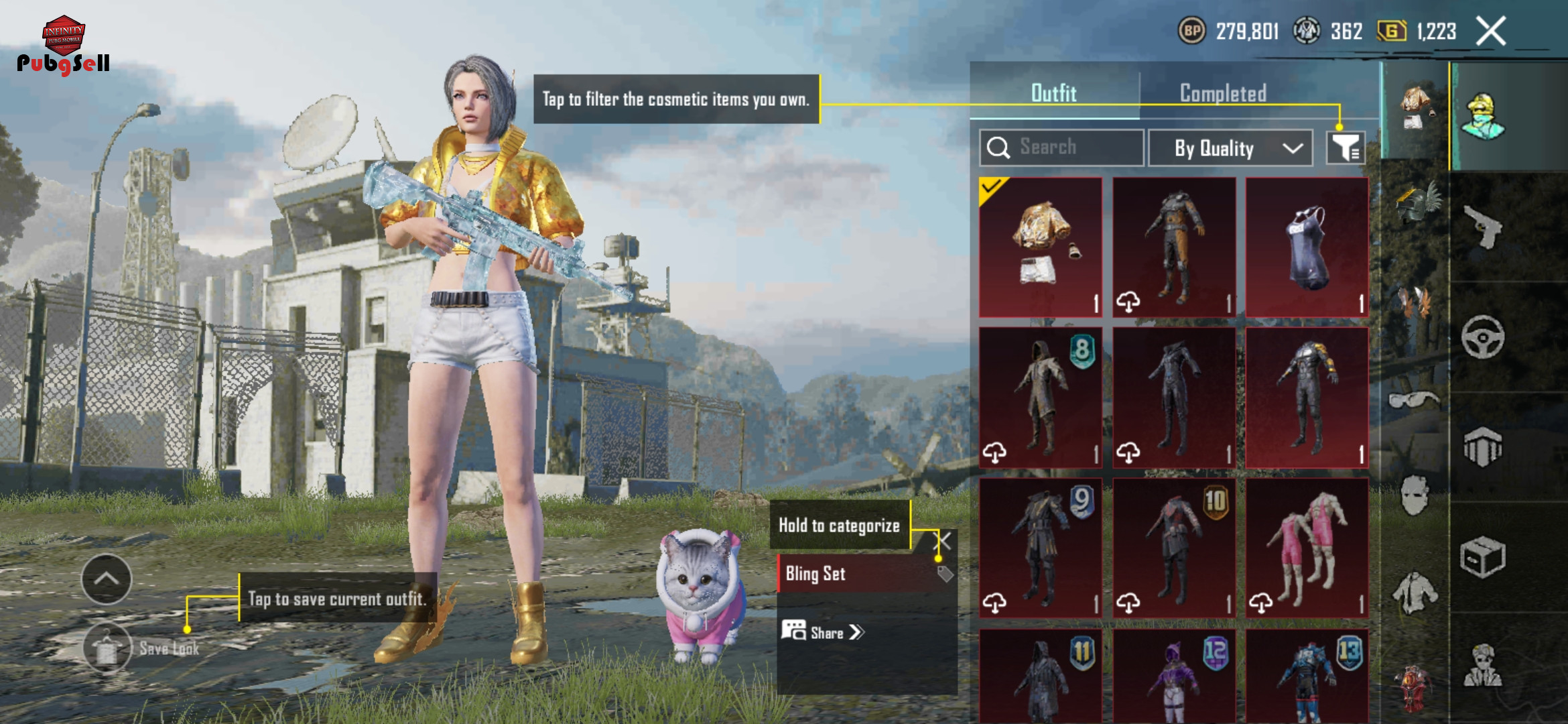Image resolution: width=1568 pixels, height=724 pixels.
Task: Show the sunglasses eyewear category
Action: point(1414,400)
